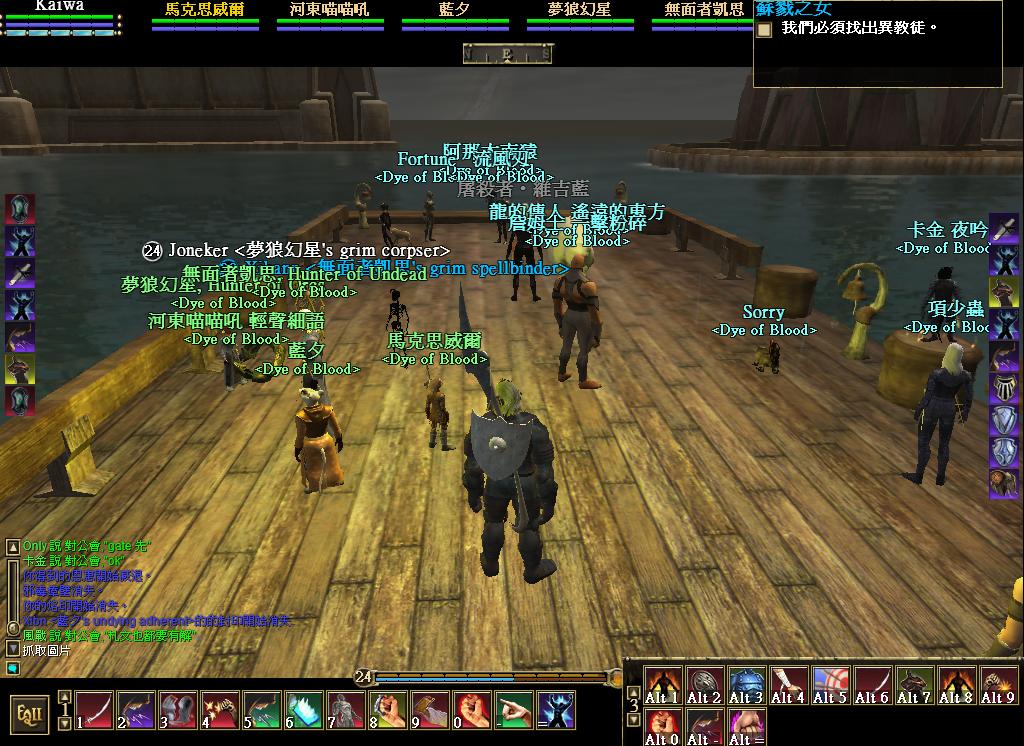
Task: Use the round shield ability at Alt 2
Action: 705,685
